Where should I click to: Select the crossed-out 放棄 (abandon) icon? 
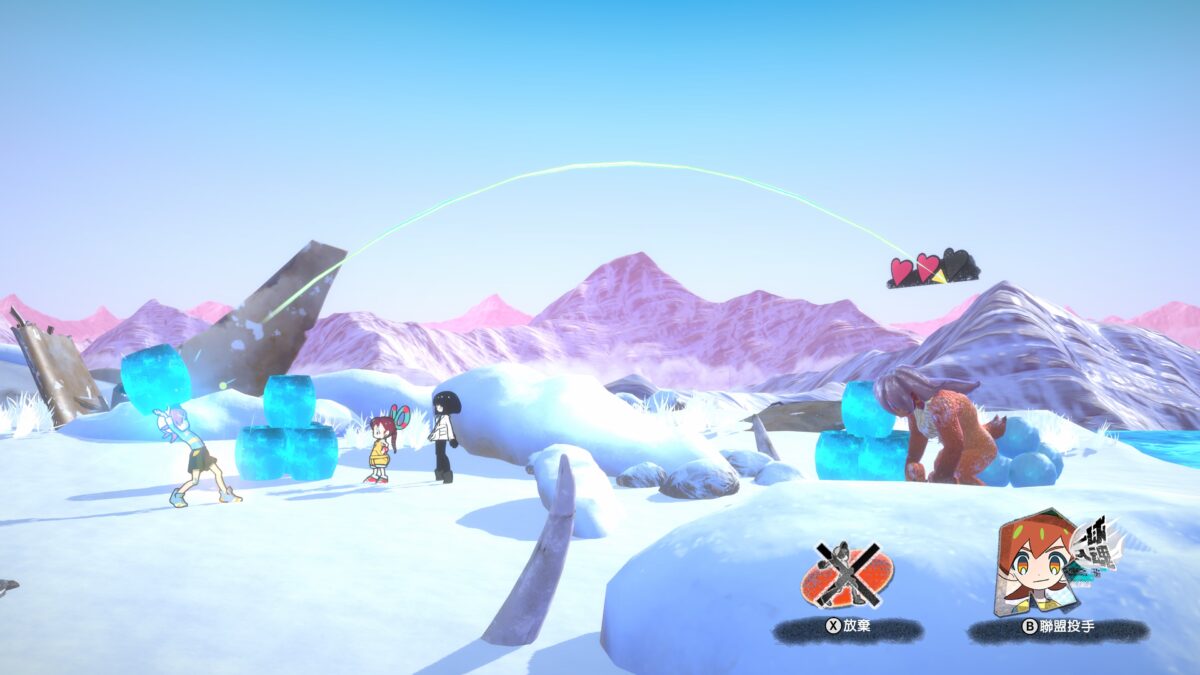tap(846, 577)
